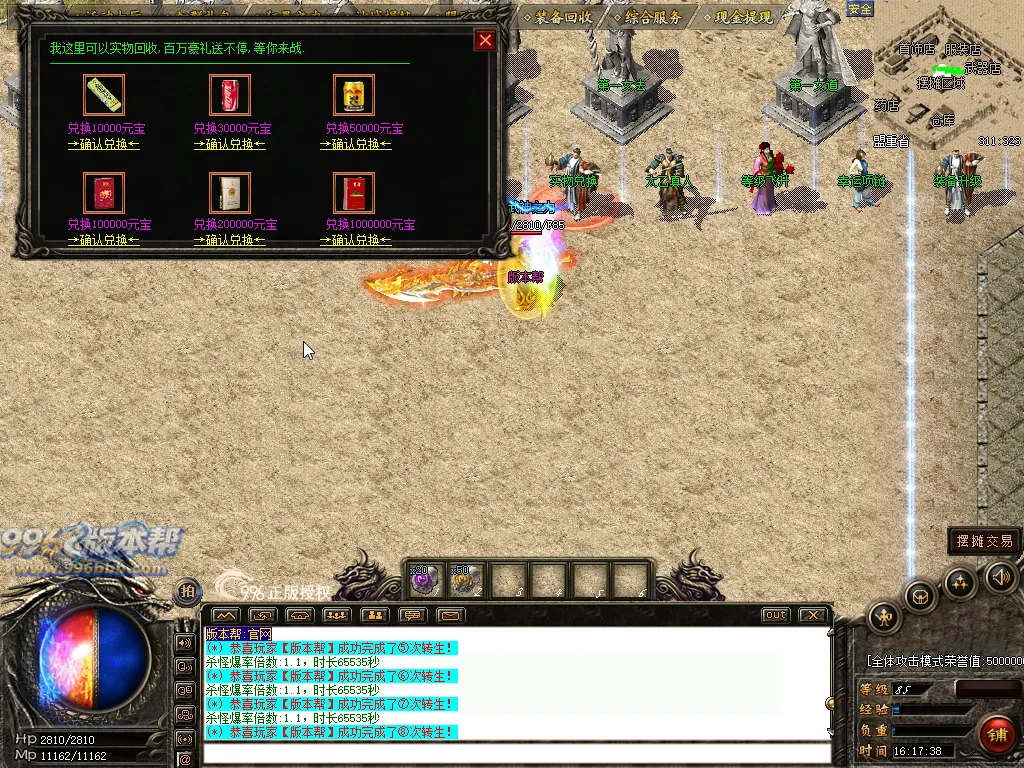Toggle sound with the speaker icon
The width and height of the screenshot is (1024, 768).
tap(1001, 576)
